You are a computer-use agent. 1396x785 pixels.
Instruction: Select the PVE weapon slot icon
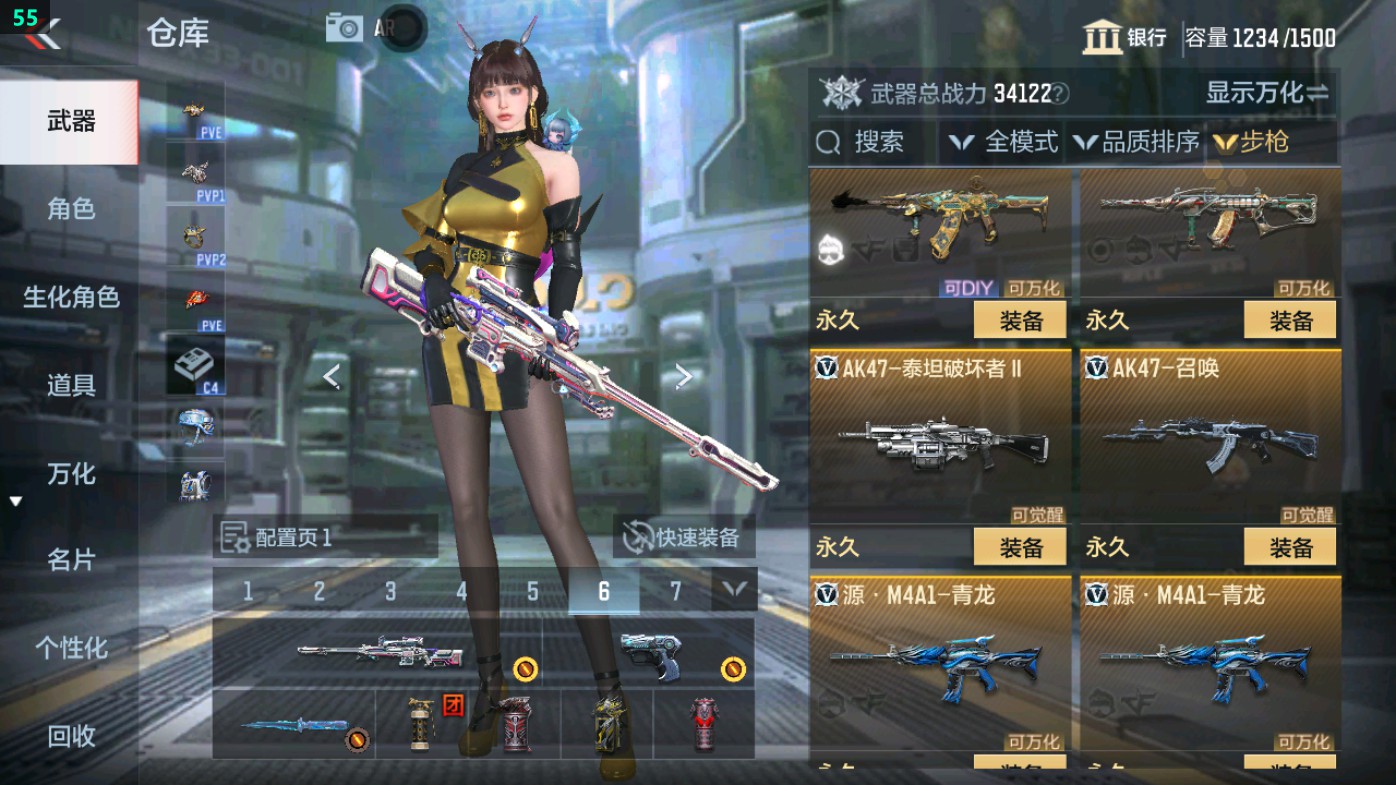196,112
